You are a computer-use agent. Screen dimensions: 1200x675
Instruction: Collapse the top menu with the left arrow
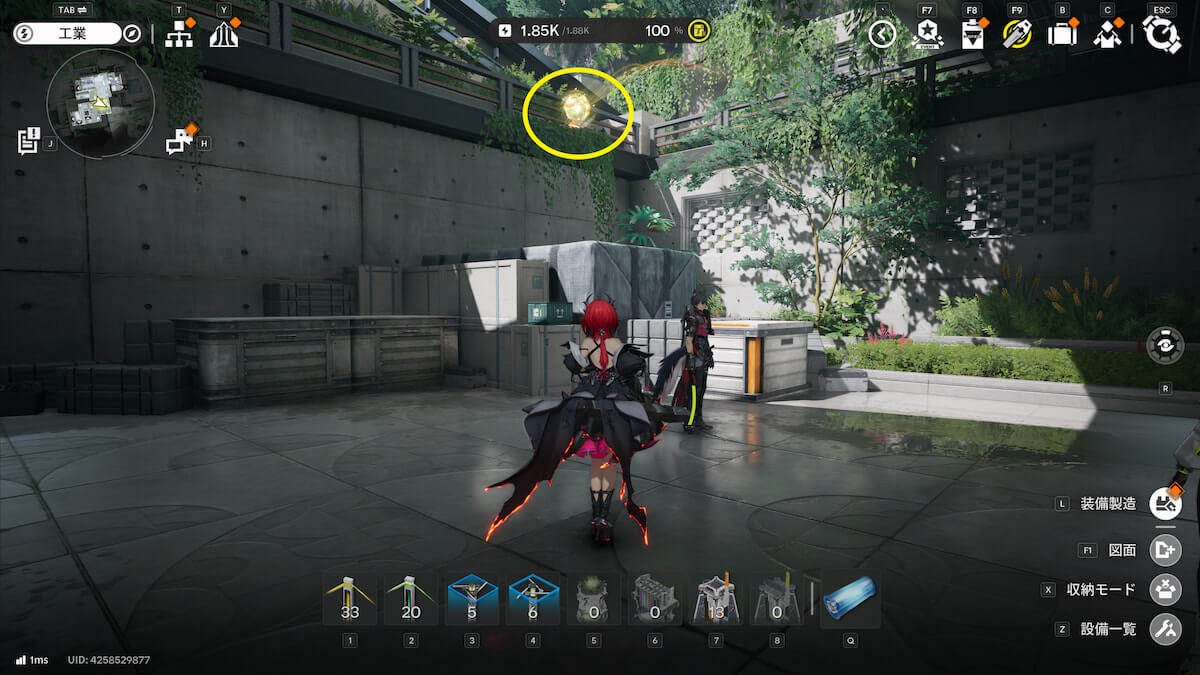[x=881, y=35]
